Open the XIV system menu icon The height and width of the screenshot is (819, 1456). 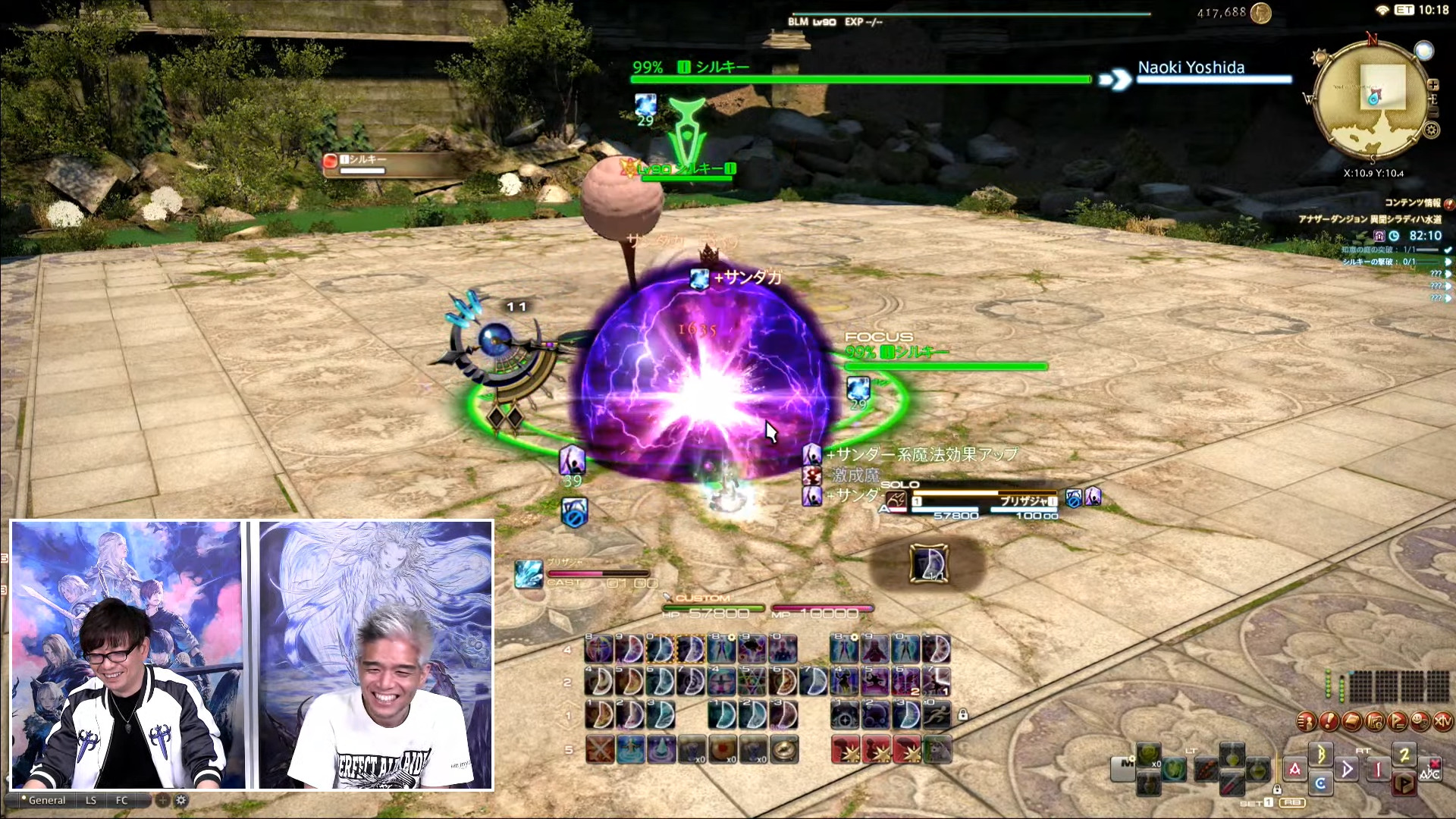(x=1442, y=721)
